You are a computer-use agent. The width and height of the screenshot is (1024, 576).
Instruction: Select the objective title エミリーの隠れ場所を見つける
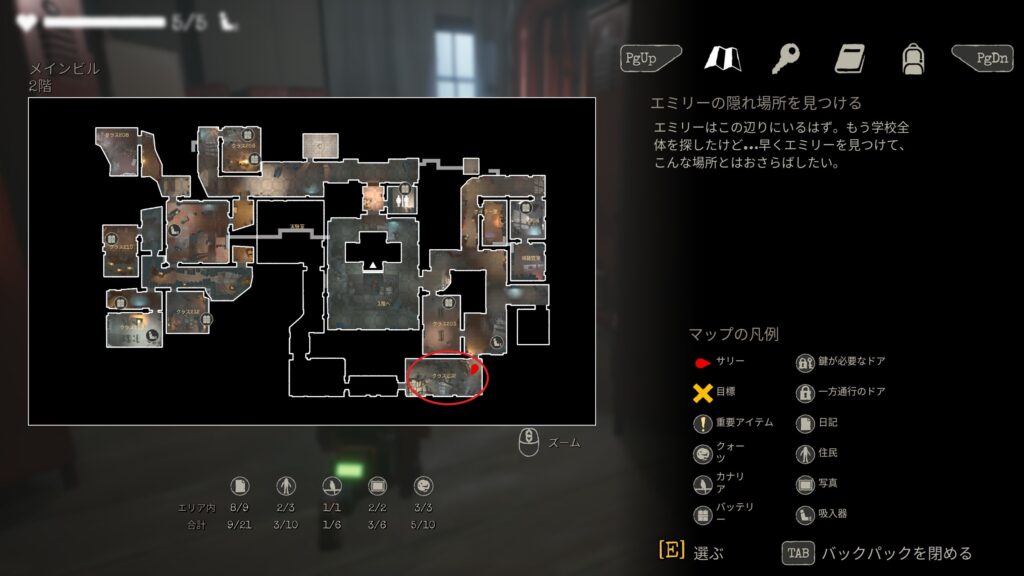(x=756, y=103)
